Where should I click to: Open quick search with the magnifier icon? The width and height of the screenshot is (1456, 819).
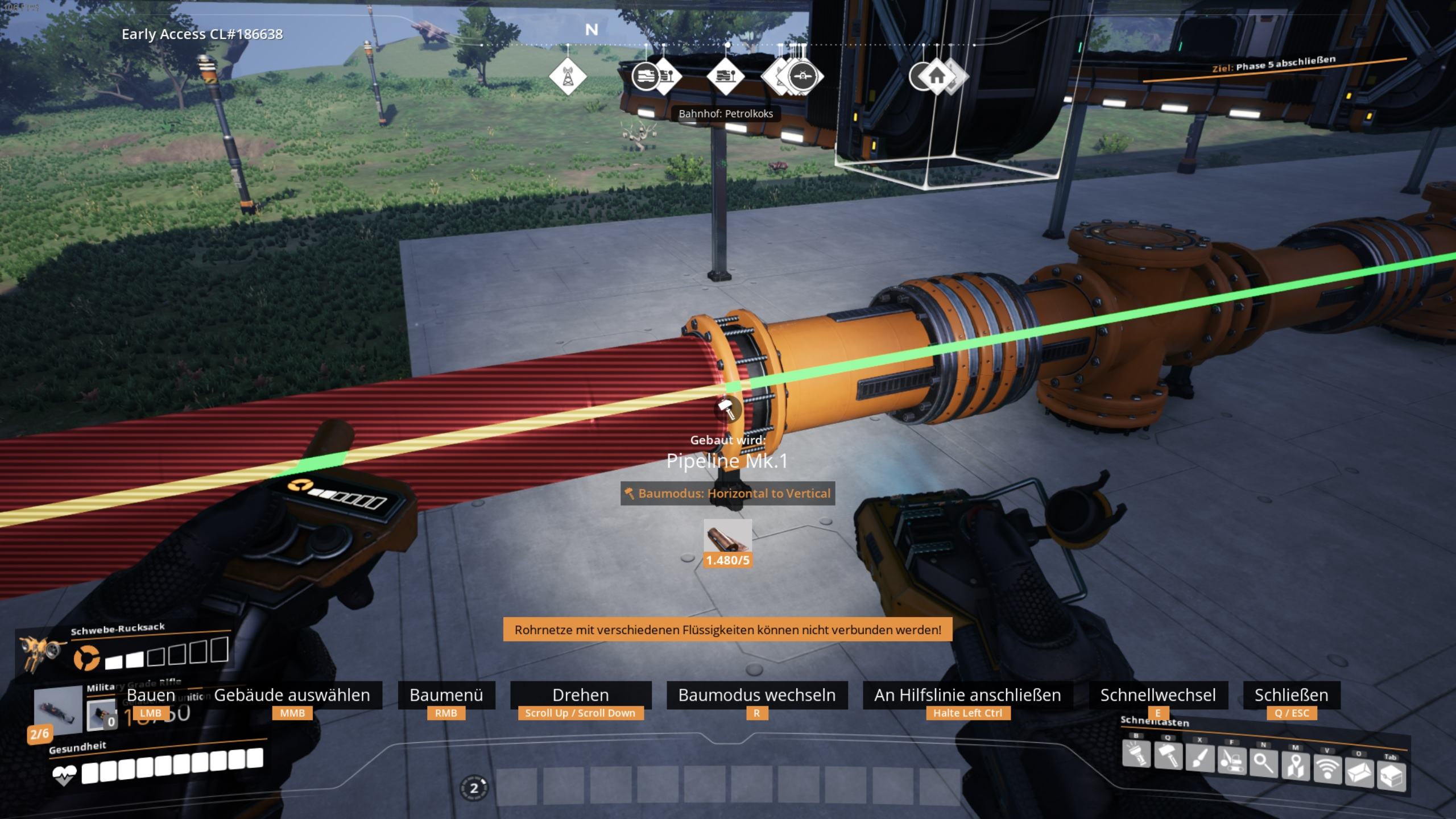[1264, 764]
